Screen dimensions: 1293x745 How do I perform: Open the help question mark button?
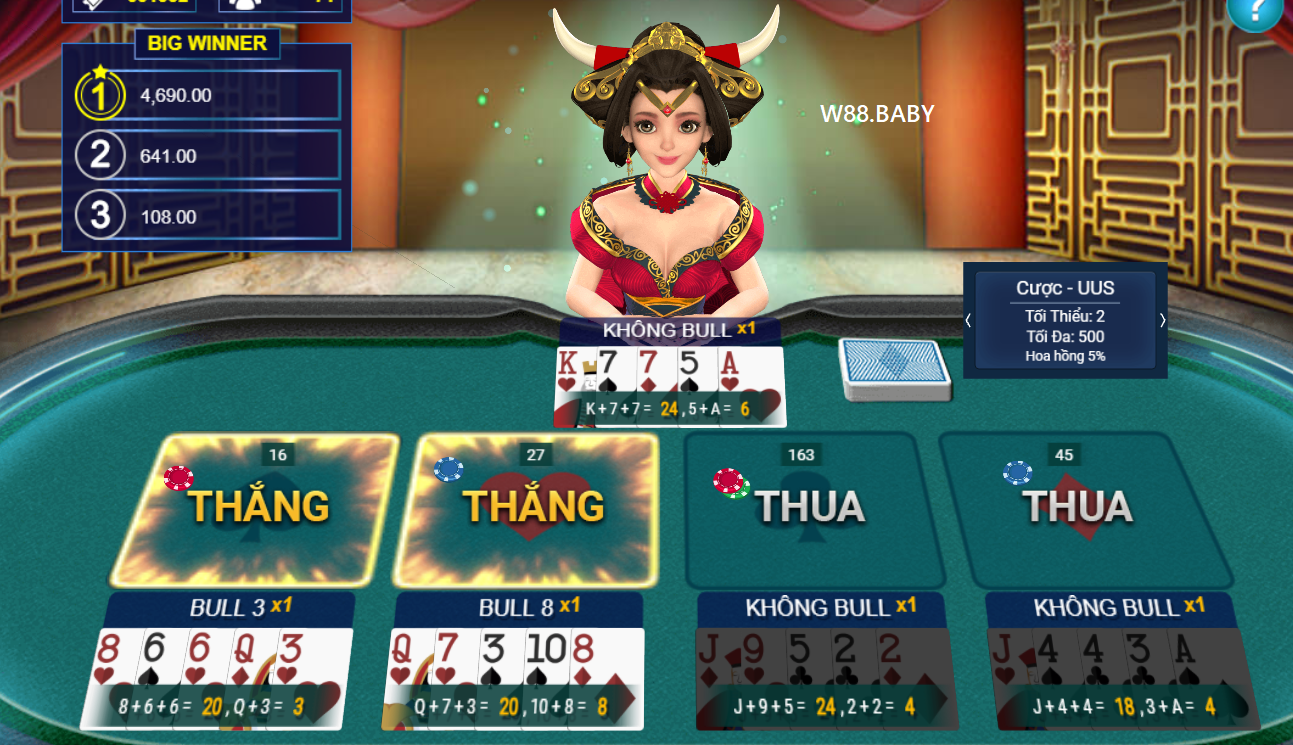tap(1258, 14)
